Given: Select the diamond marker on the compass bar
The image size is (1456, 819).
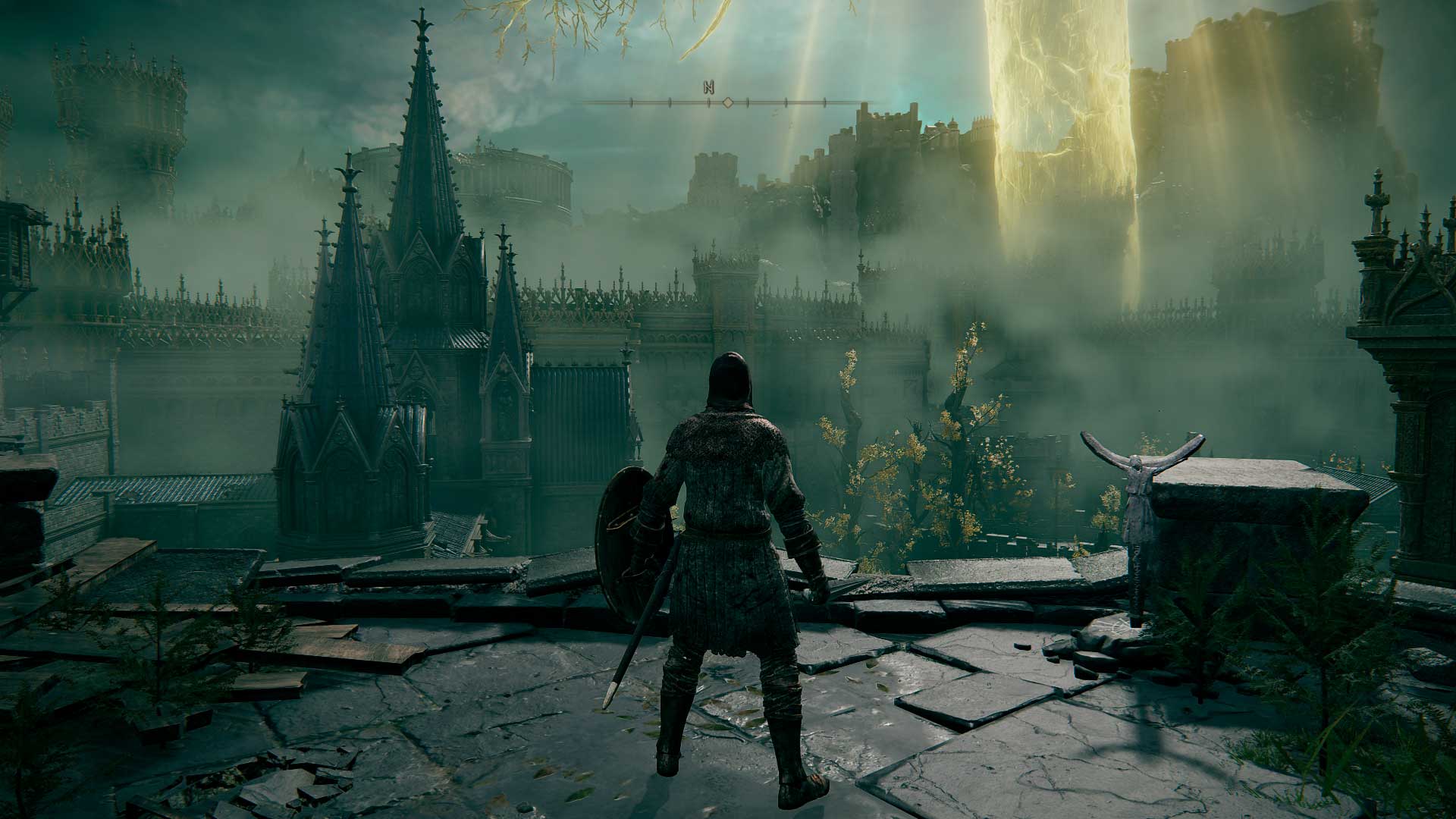Looking at the screenshot, I should 727,102.
